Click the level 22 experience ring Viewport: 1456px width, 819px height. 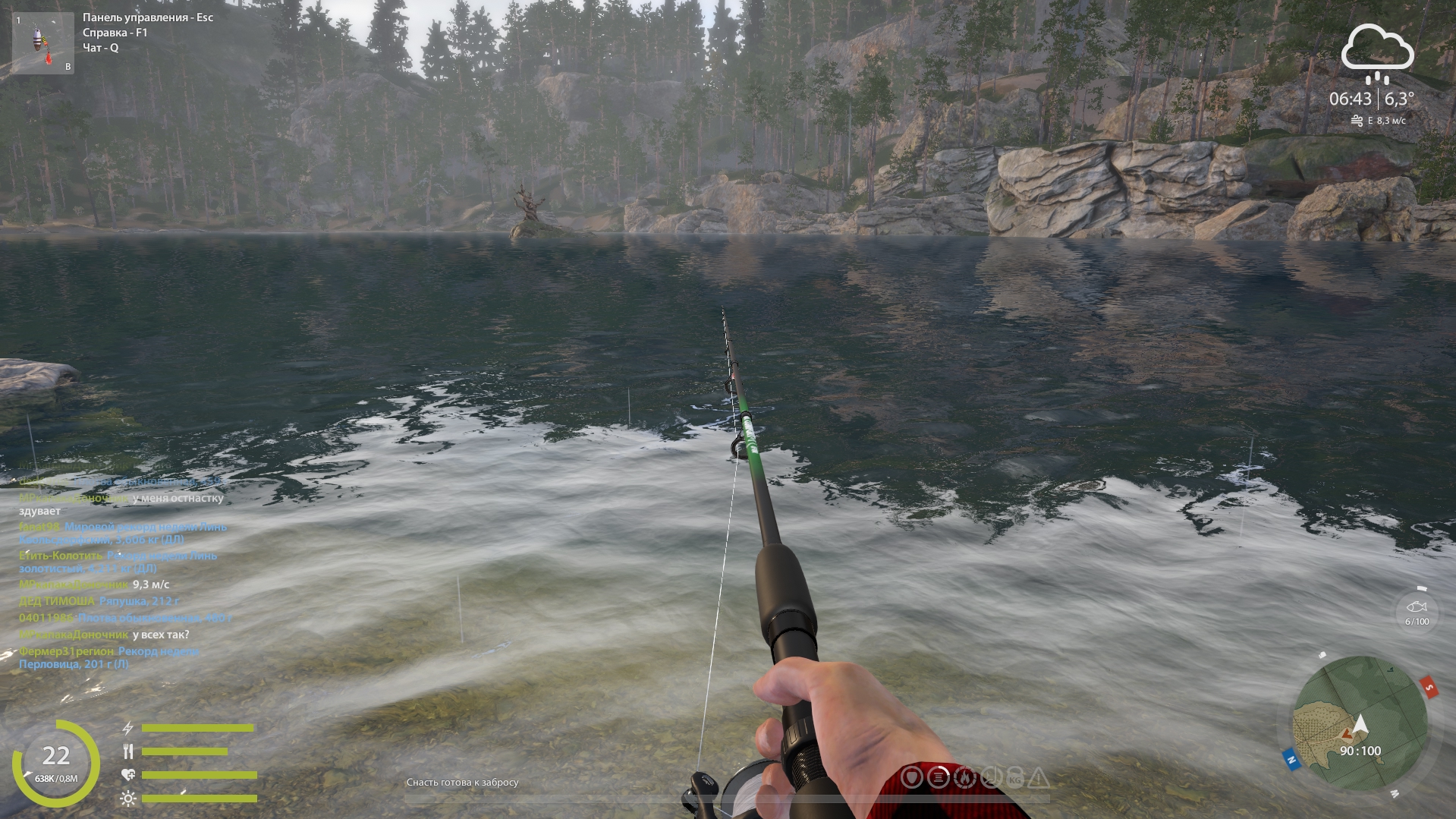tap(55, 761)
